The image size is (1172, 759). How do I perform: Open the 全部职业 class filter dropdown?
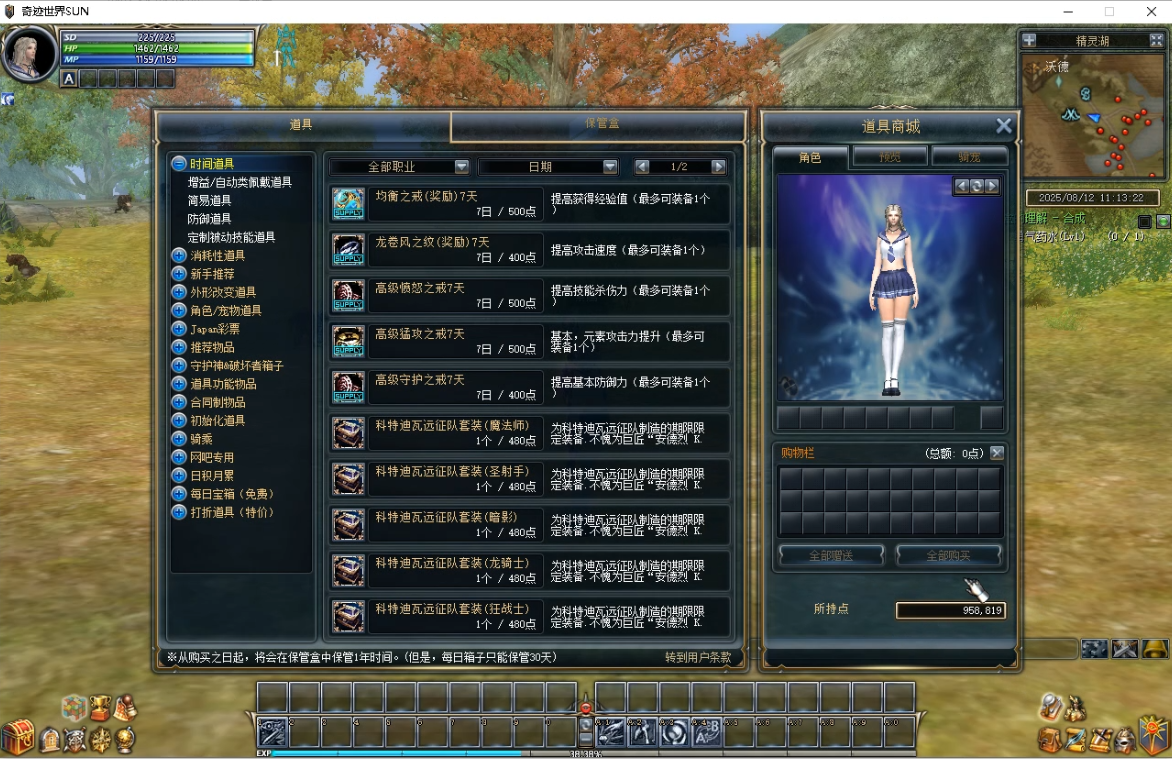(400, 167)
